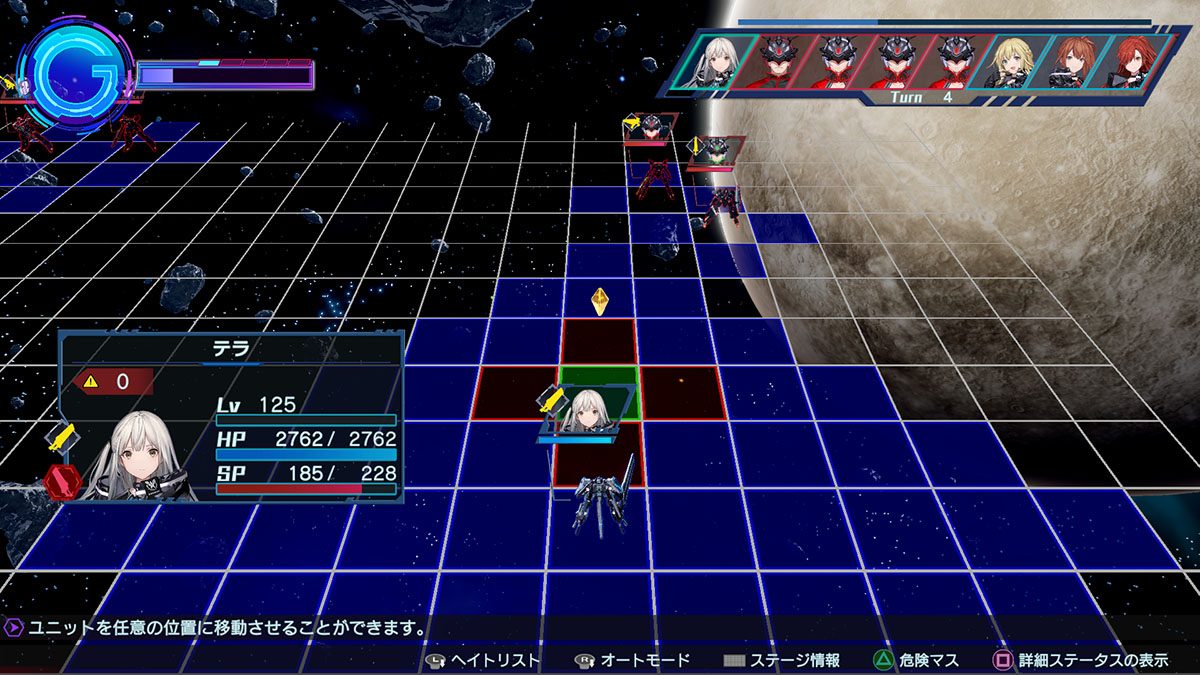Target the enemy marker with the red-glowing helmet
Screen dimensions: 1200x675
[x=651, y=127]
